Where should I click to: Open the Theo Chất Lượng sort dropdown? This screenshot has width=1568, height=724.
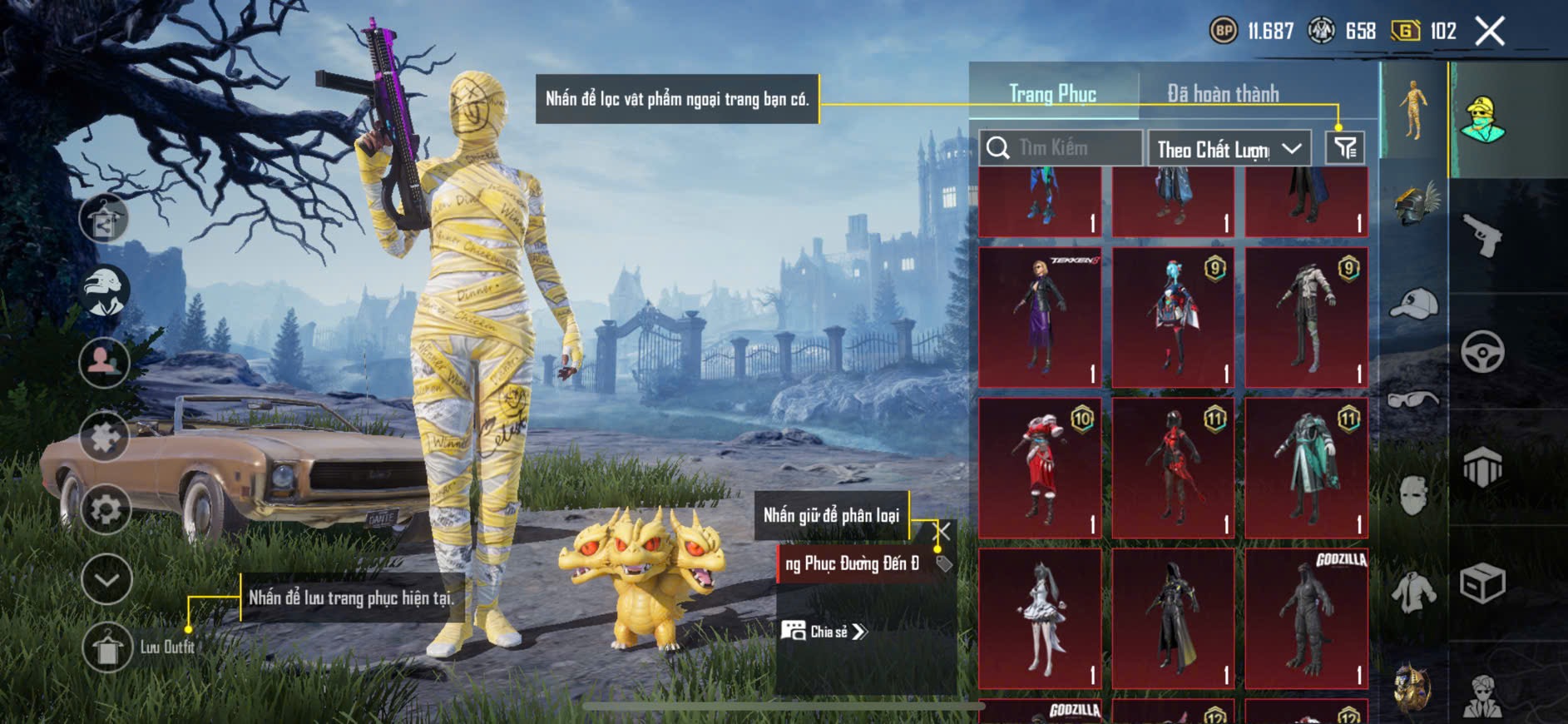(1228, 149)
